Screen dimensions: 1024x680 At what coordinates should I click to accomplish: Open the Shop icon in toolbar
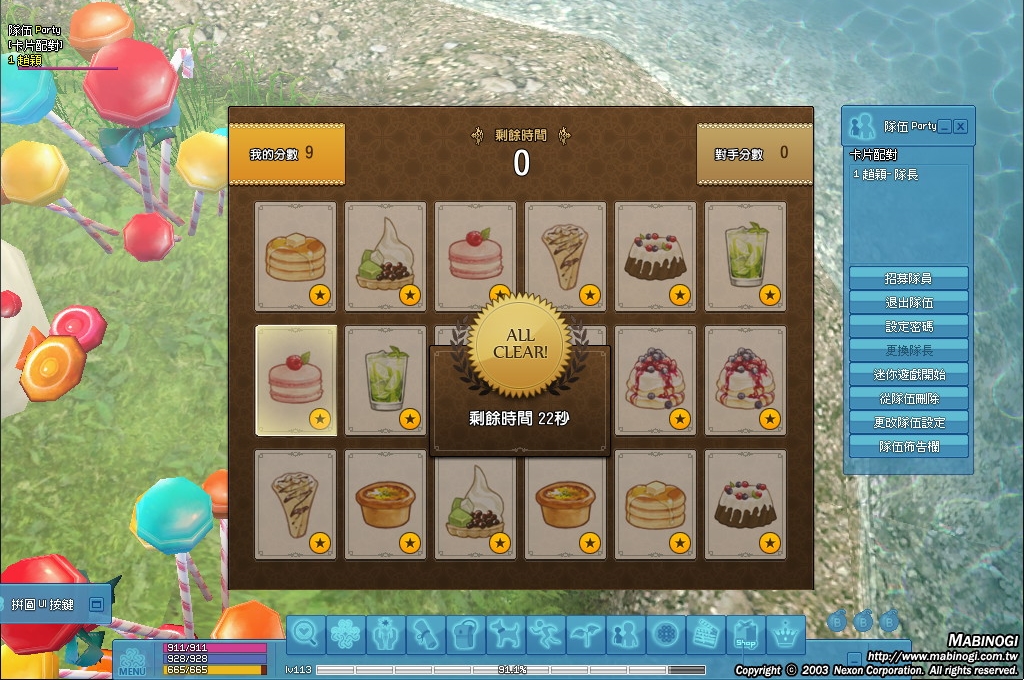746,634
